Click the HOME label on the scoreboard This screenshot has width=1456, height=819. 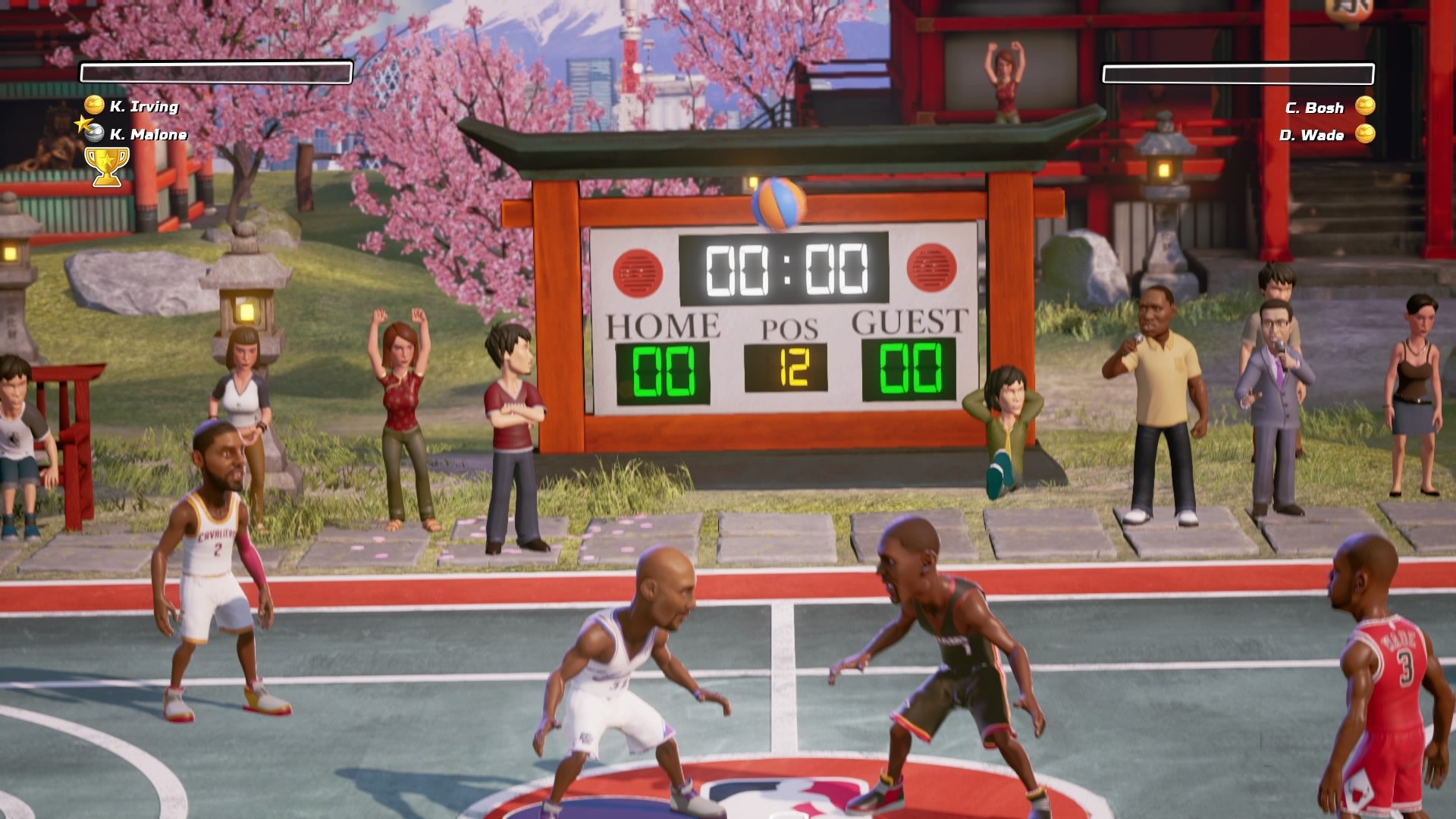[663, 325]
